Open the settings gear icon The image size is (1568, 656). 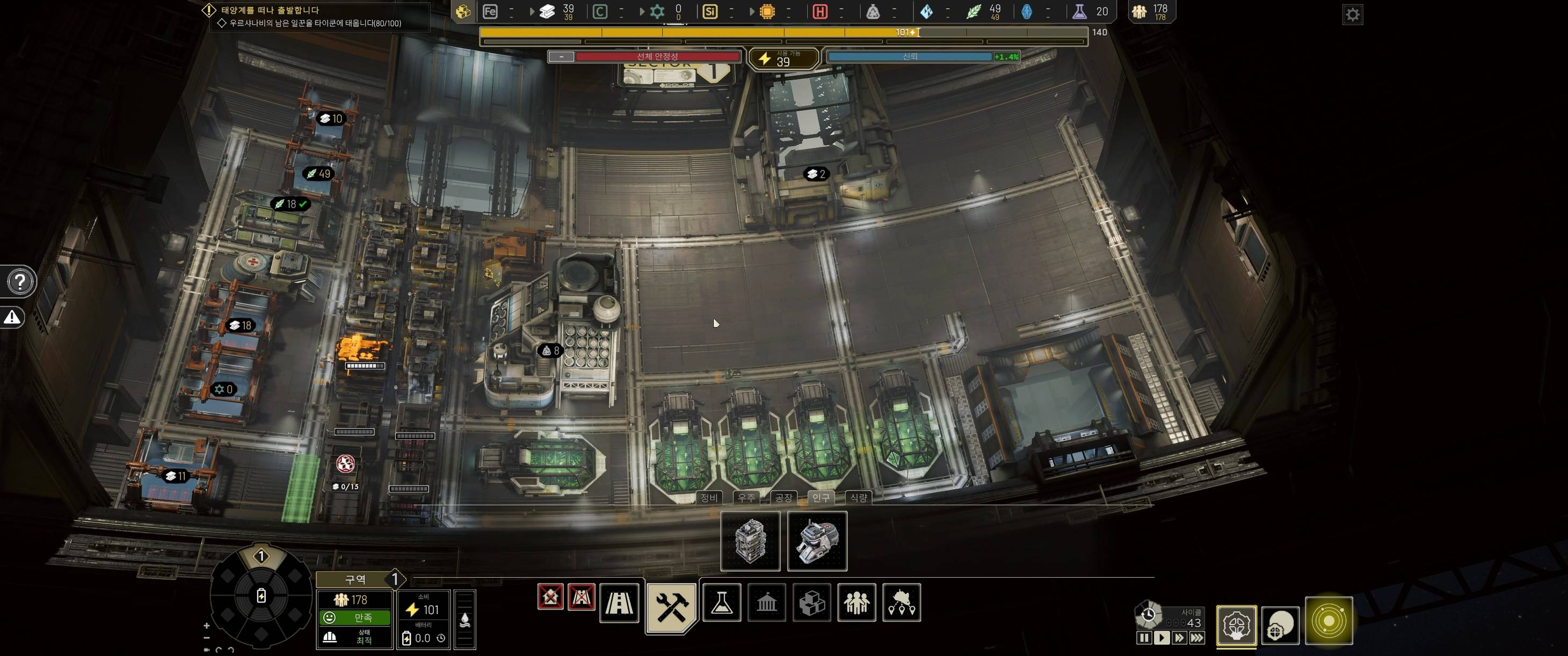pos(1352,14)
